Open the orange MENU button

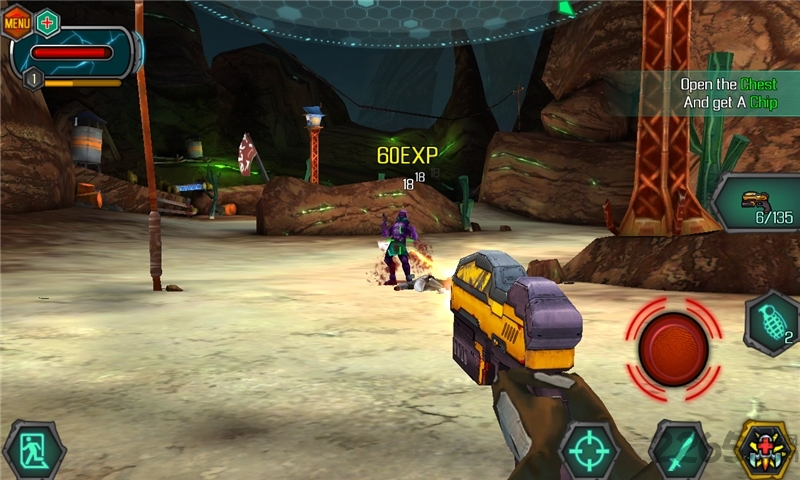(17, 22)
